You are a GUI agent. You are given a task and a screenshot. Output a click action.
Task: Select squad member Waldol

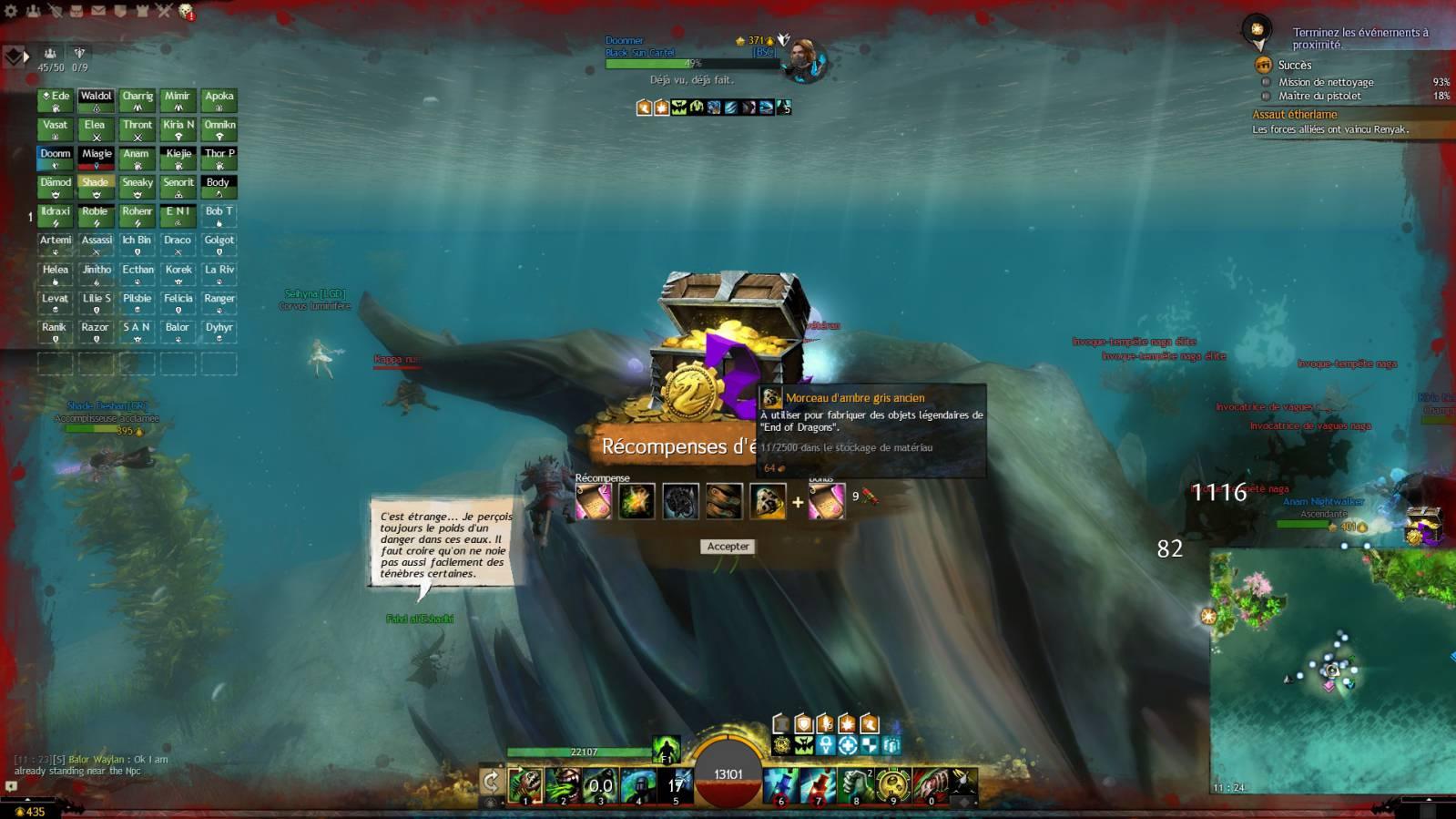coord(96,100)
